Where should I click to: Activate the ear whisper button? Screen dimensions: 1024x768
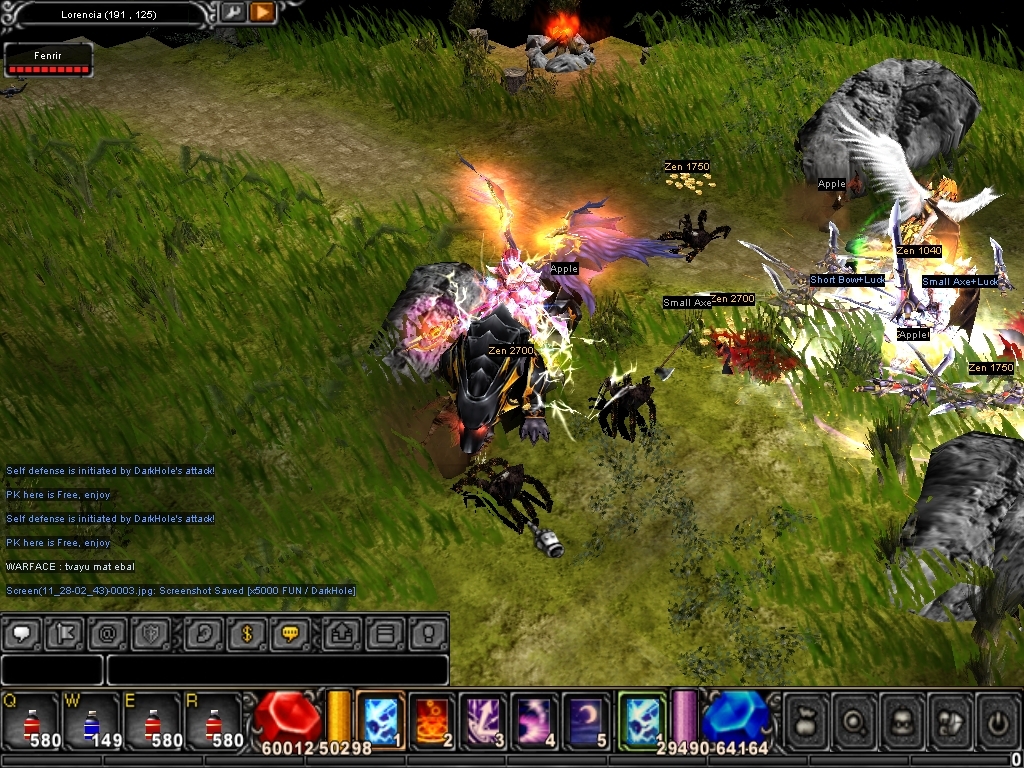pos(204,633)
